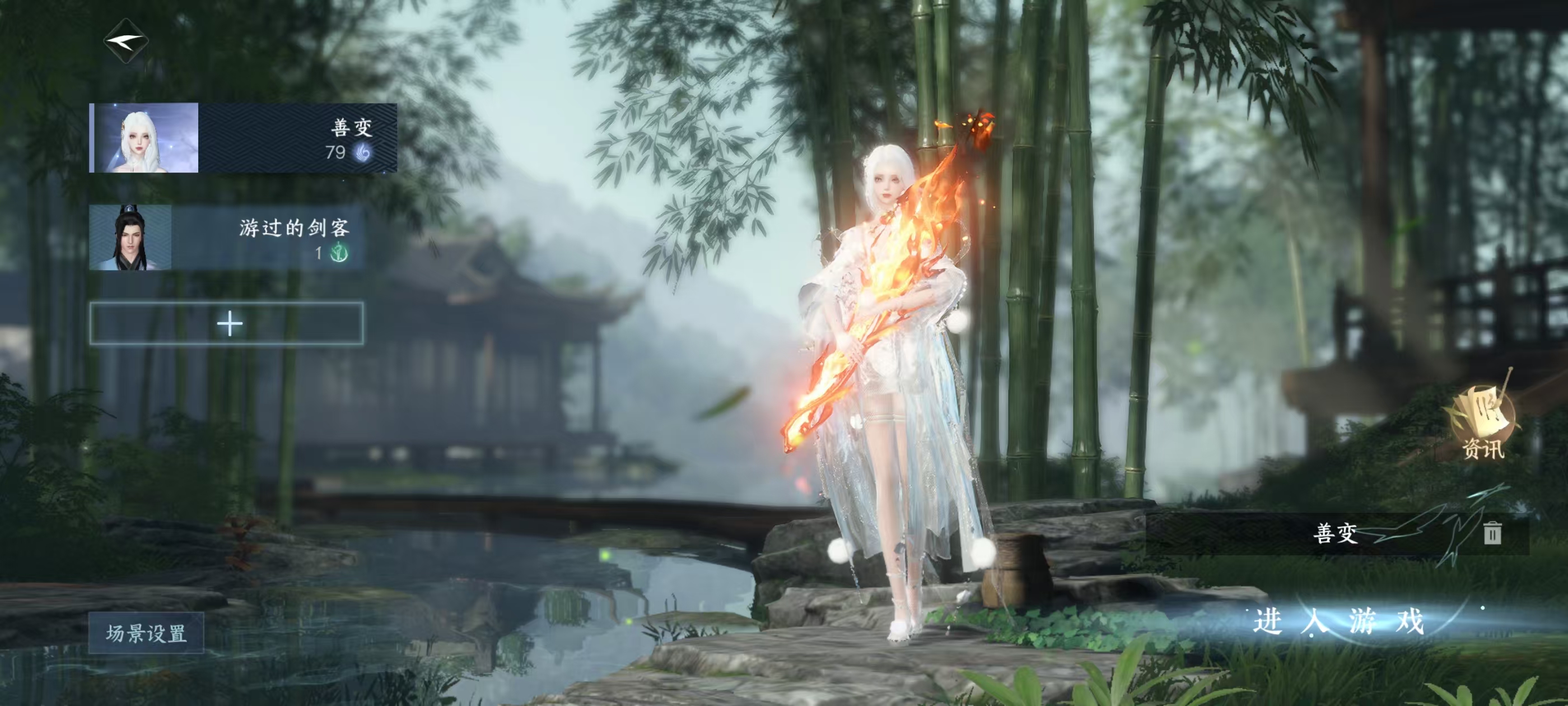
Task: Choose the 游过的剑客 character row
Action: [x=226, y=238]
